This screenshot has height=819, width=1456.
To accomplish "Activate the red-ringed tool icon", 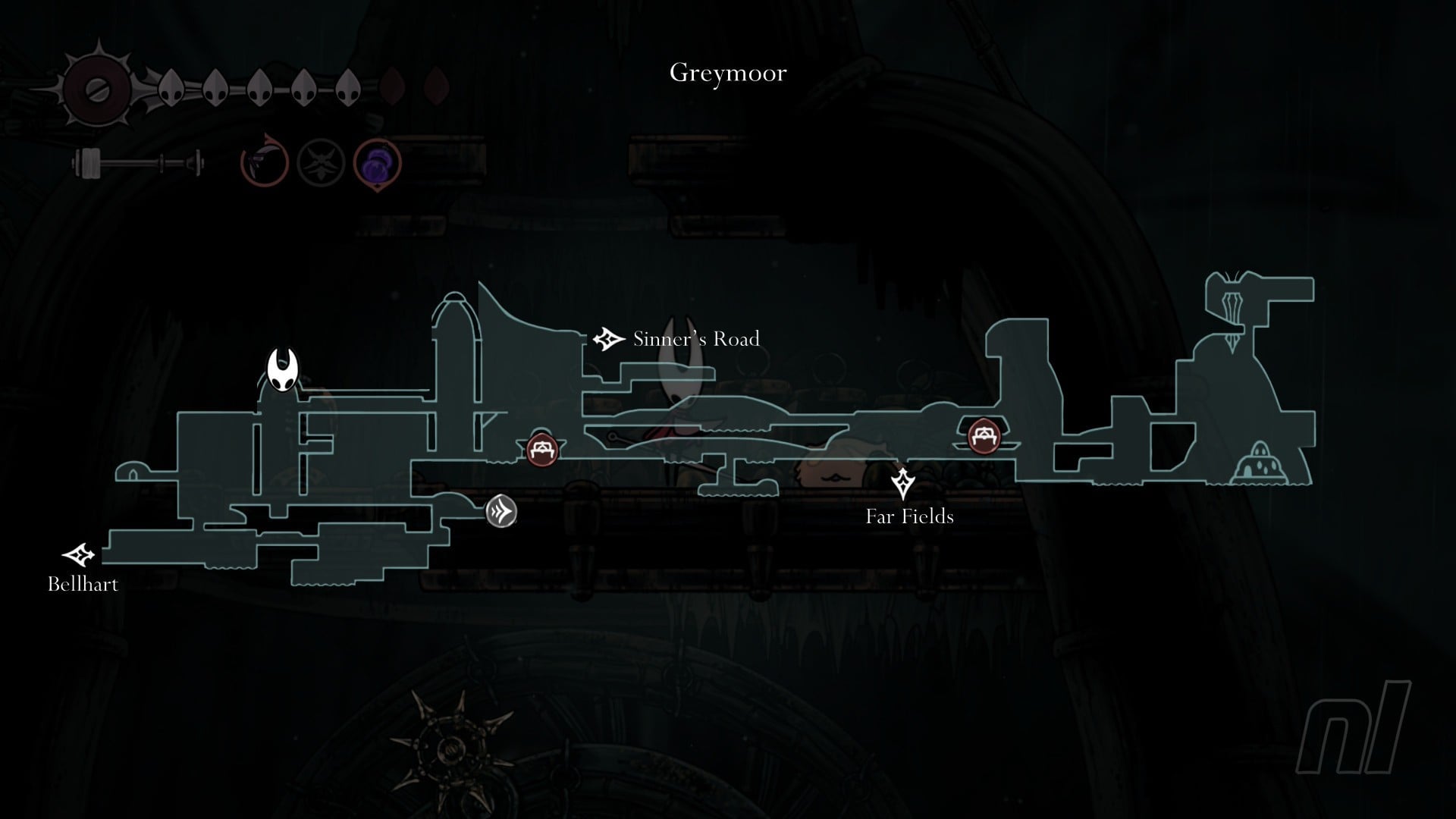I will (265, 162).
